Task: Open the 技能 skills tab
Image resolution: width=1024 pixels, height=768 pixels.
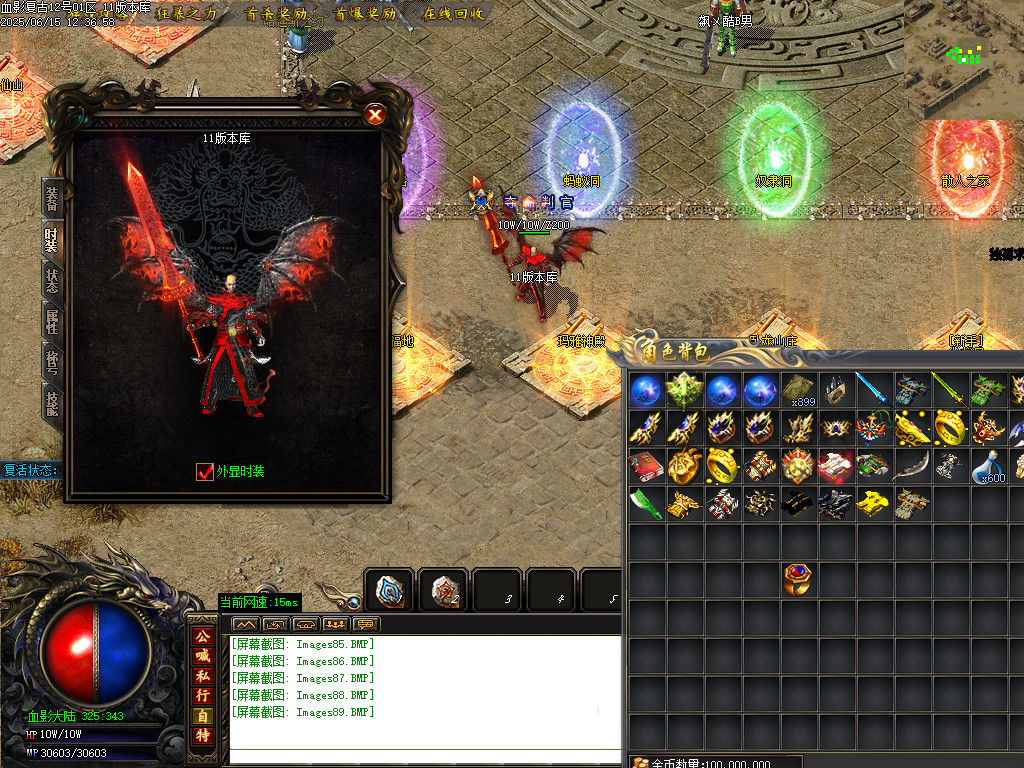Action: click(51, 400)
